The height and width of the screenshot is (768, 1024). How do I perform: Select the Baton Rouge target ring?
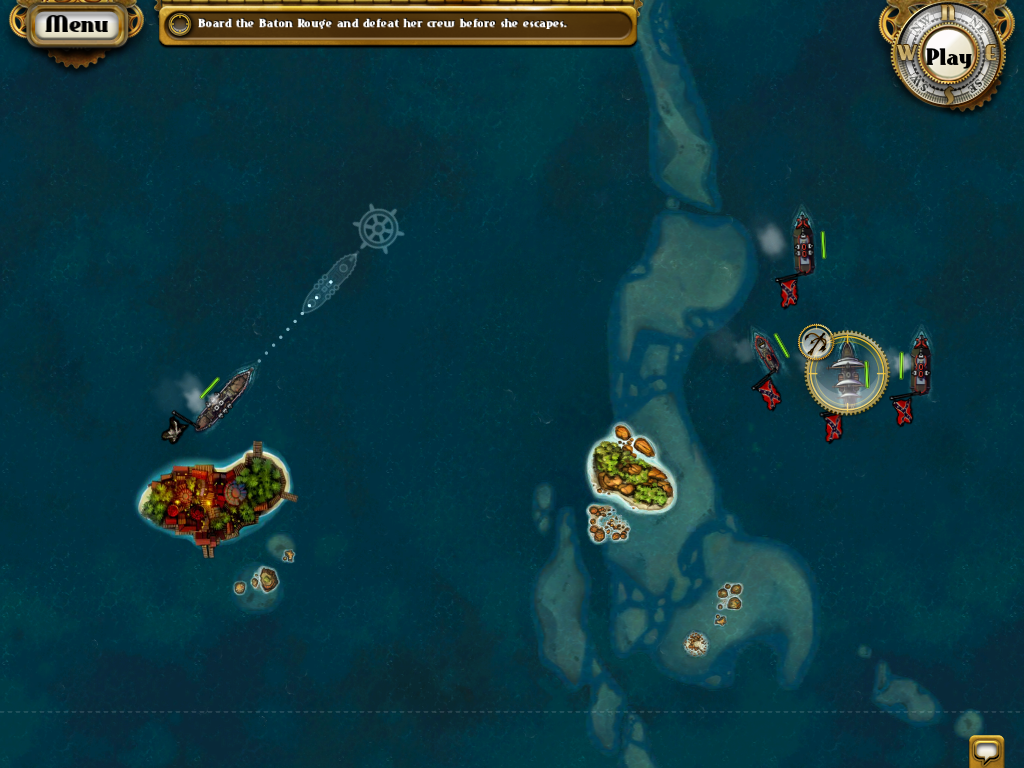(x=848, y=374)
